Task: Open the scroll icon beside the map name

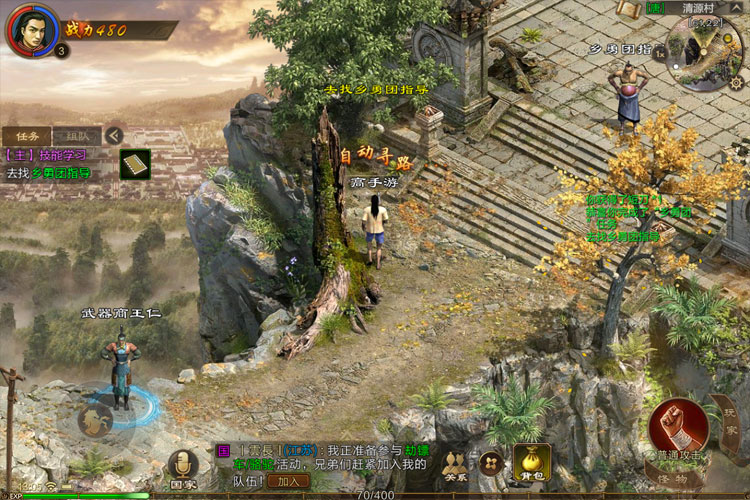Action: tap(629, 9)
